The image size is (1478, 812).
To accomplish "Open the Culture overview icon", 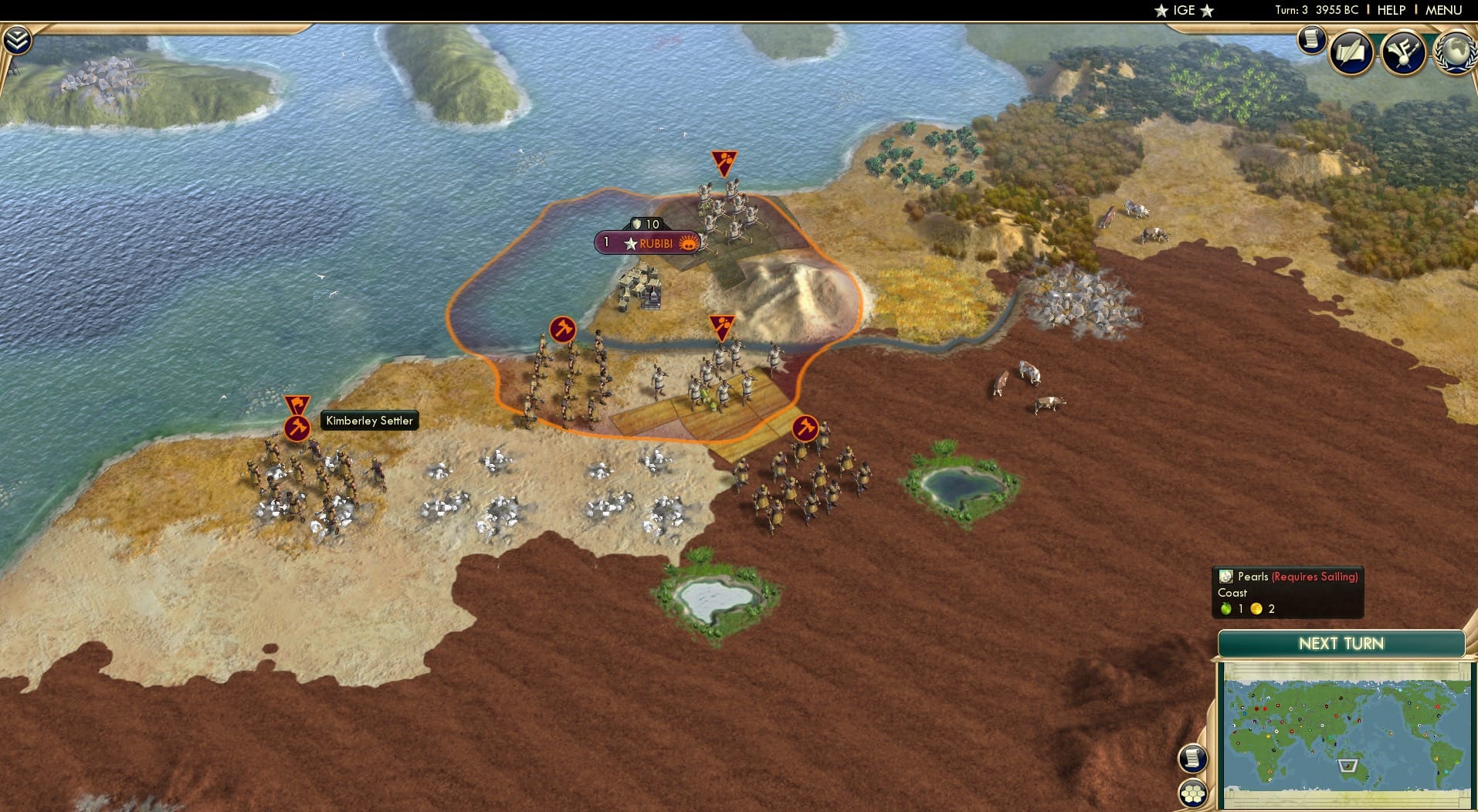I will click(1403, 52).
